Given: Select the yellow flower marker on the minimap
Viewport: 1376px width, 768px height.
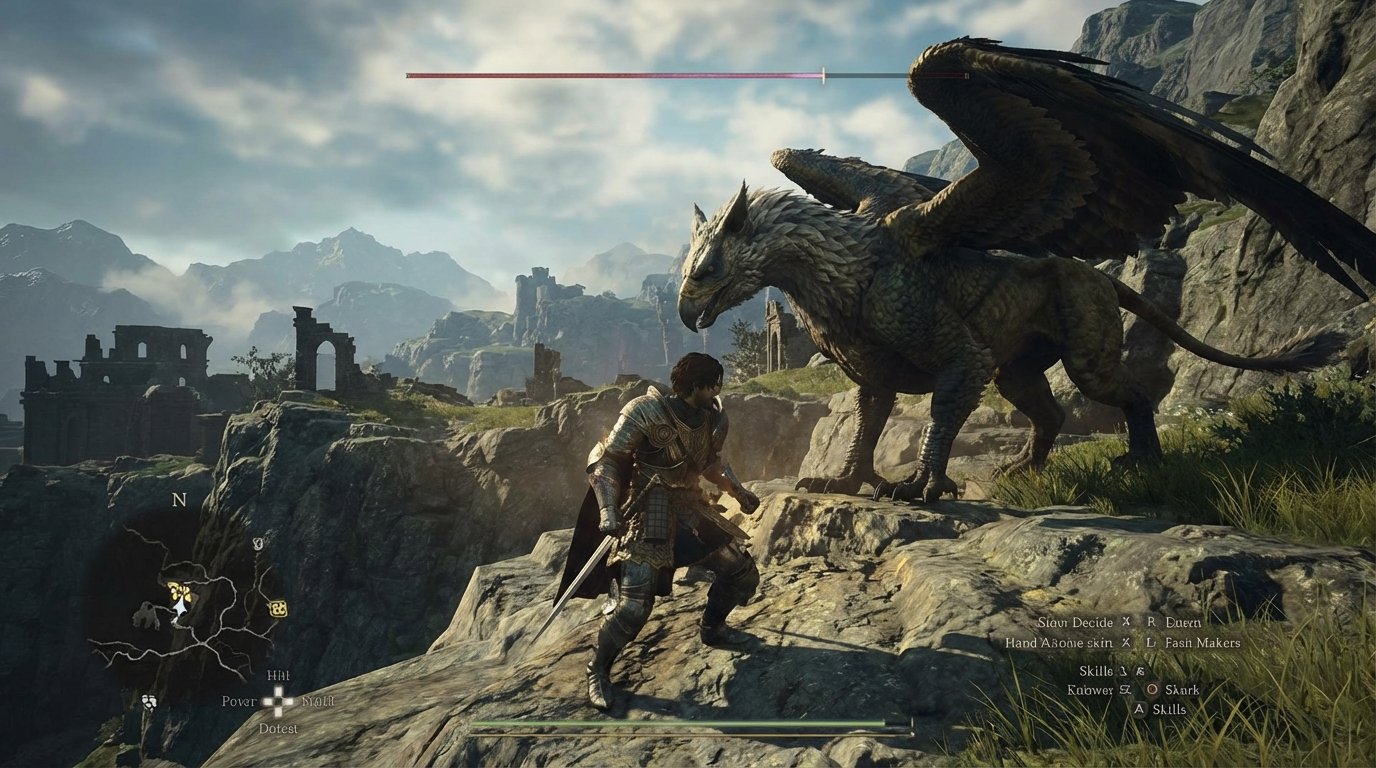Looking at the screenshot, I should (x=179, y=590).
